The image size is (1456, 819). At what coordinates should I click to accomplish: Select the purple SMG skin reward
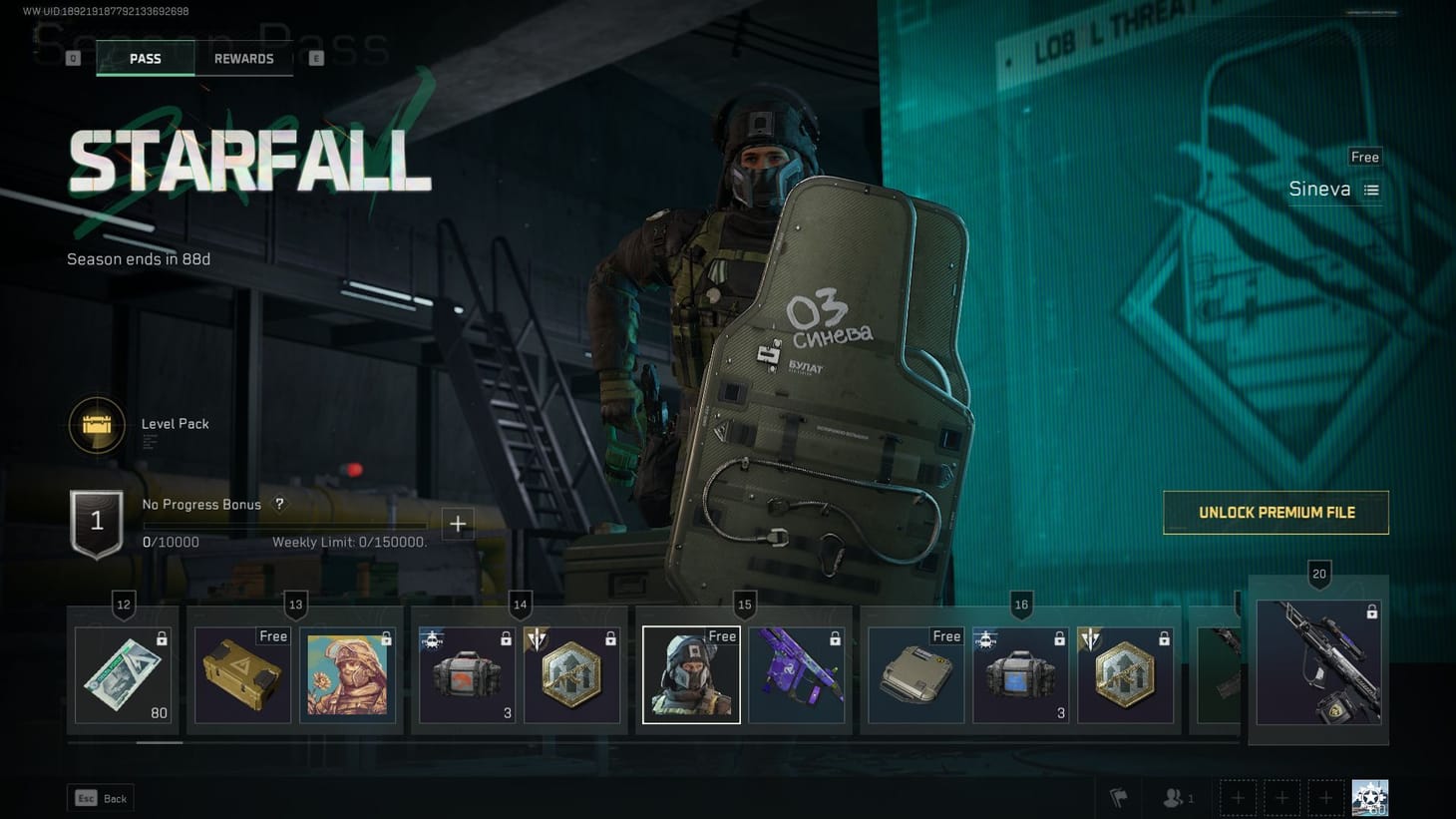[x=798, y=673]
